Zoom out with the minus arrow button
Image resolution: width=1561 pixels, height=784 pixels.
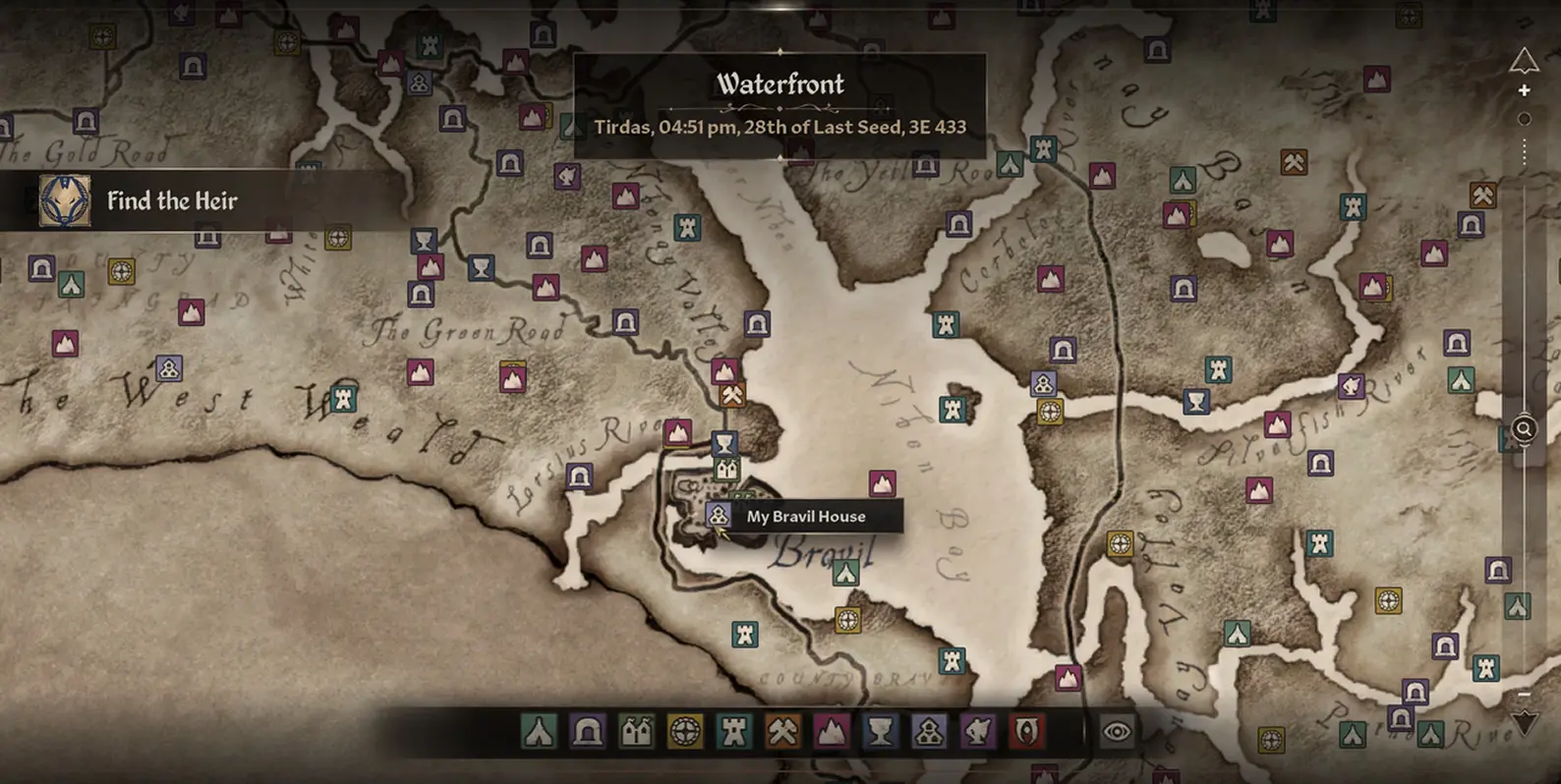coord(1524,722)
